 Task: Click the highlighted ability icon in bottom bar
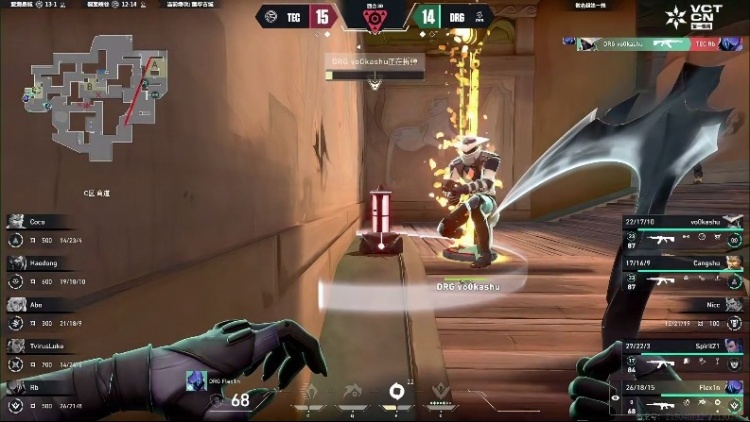point(397,391)
